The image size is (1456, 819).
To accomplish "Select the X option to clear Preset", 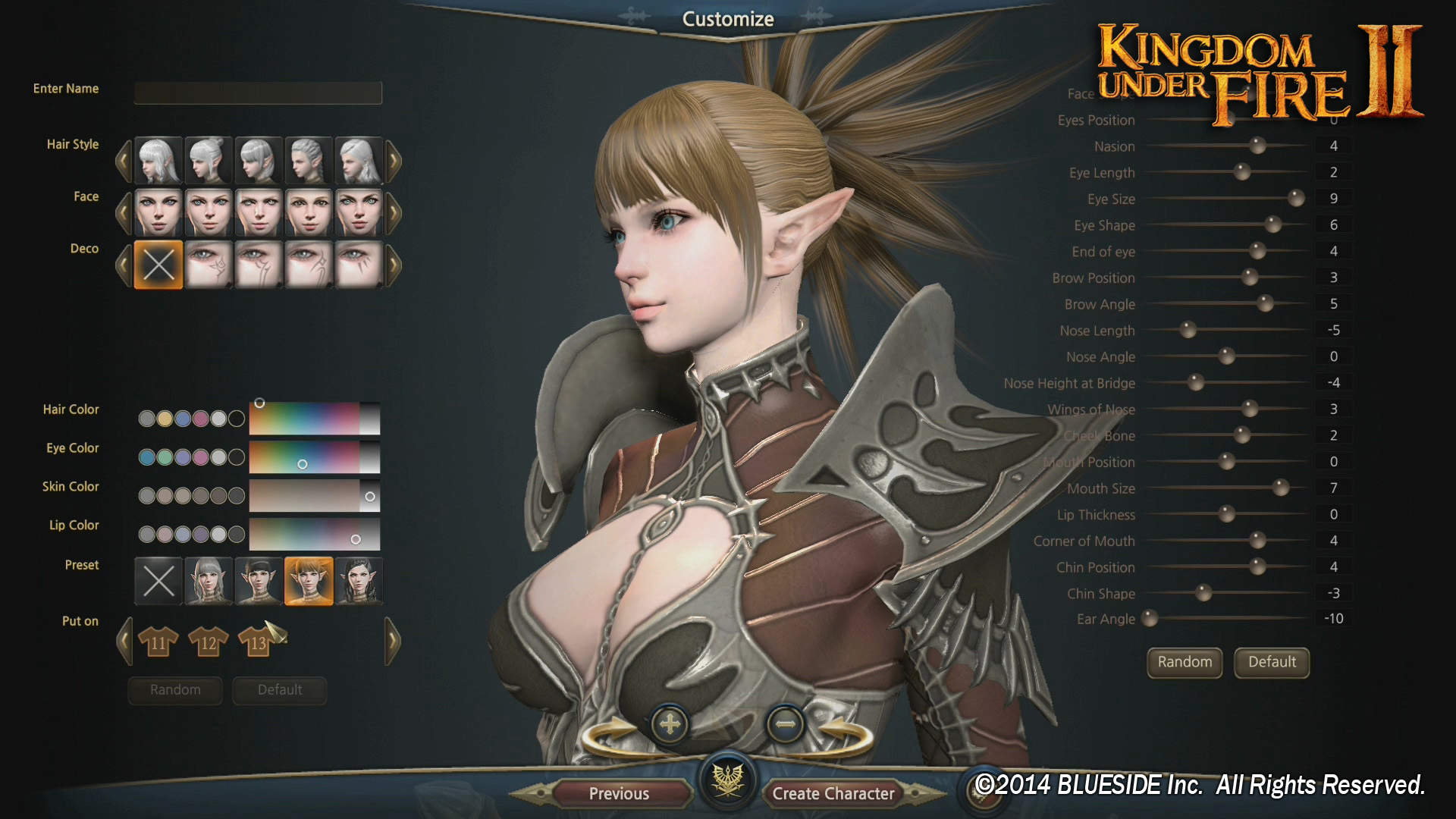I will pyautogui.click(x=158, y=581).
